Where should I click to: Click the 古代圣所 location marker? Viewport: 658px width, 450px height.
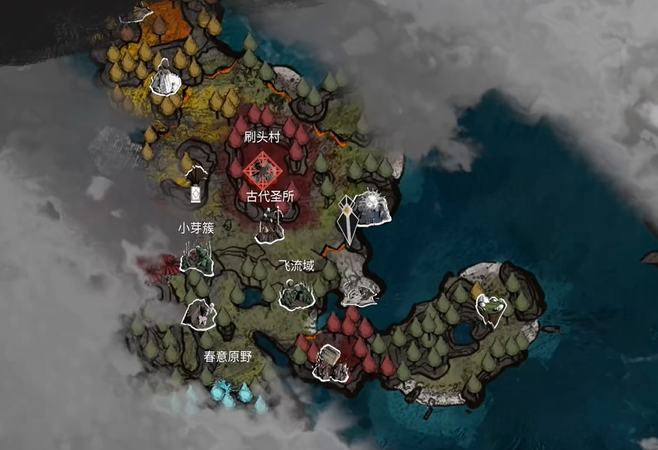[x=268, y=228]
